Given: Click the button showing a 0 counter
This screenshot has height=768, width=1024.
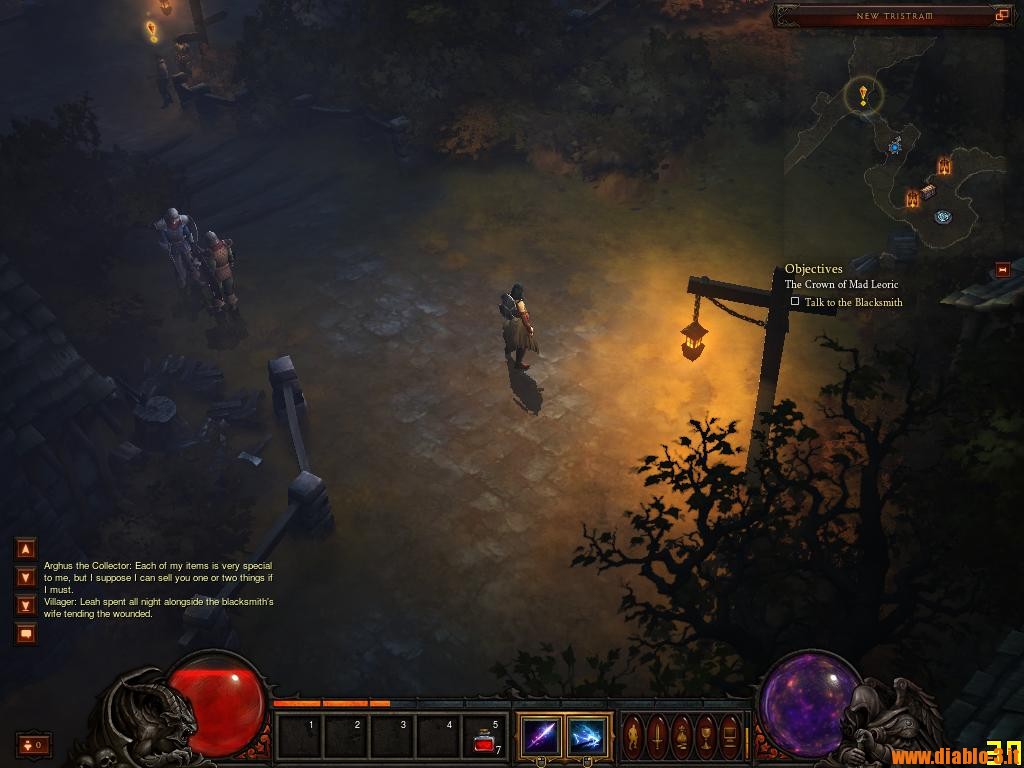Looking at the screenshot, I should point(33,745).
